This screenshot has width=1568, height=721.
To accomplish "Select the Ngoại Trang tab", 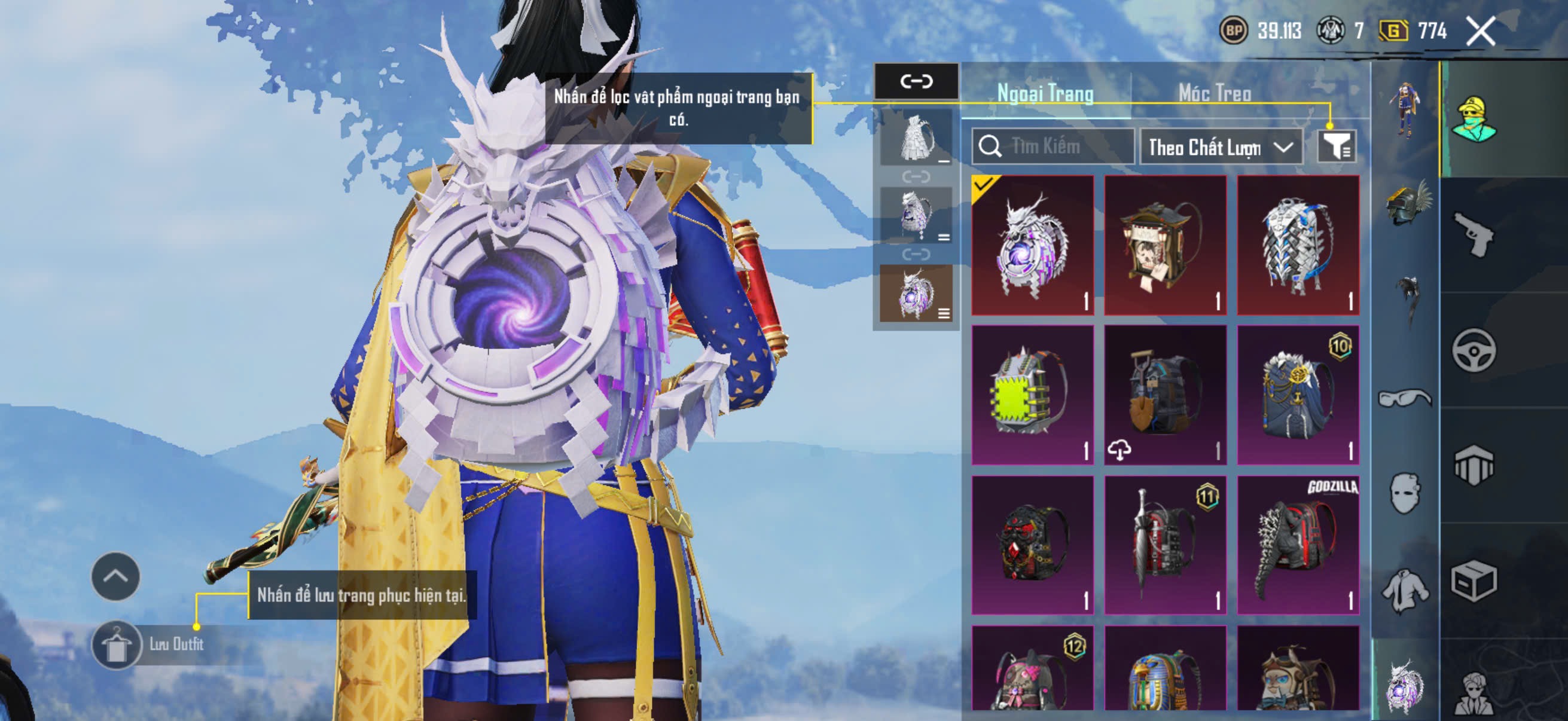I will tap(1045, 93).
